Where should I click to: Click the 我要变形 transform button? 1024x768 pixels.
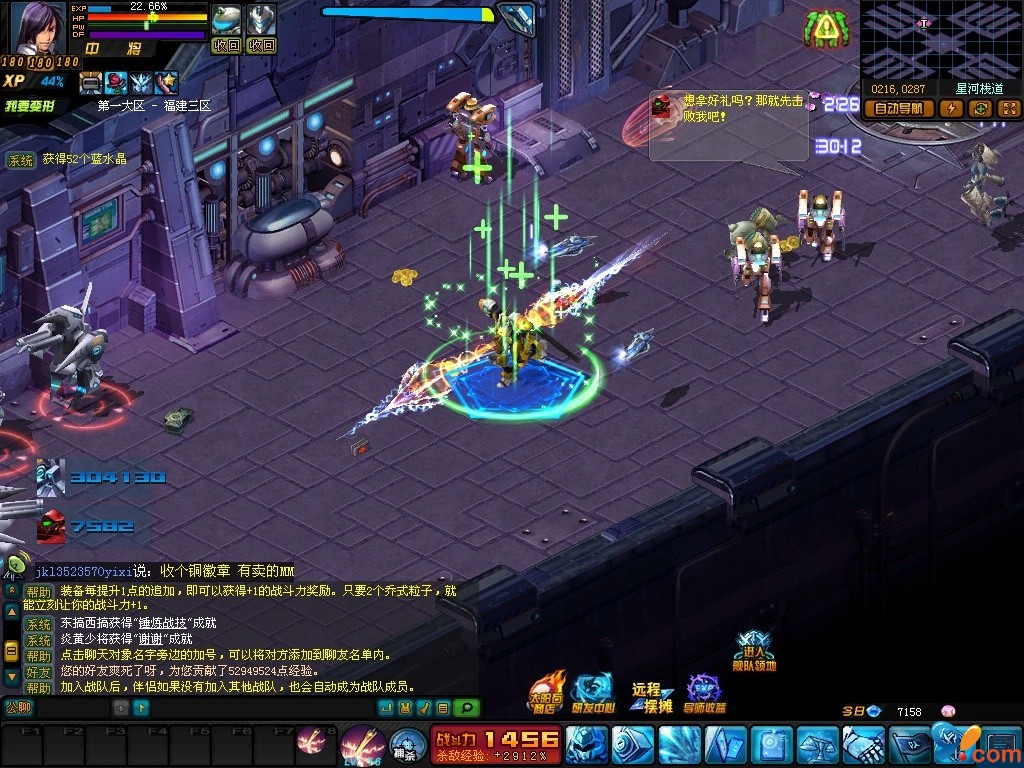pos(28,106)
